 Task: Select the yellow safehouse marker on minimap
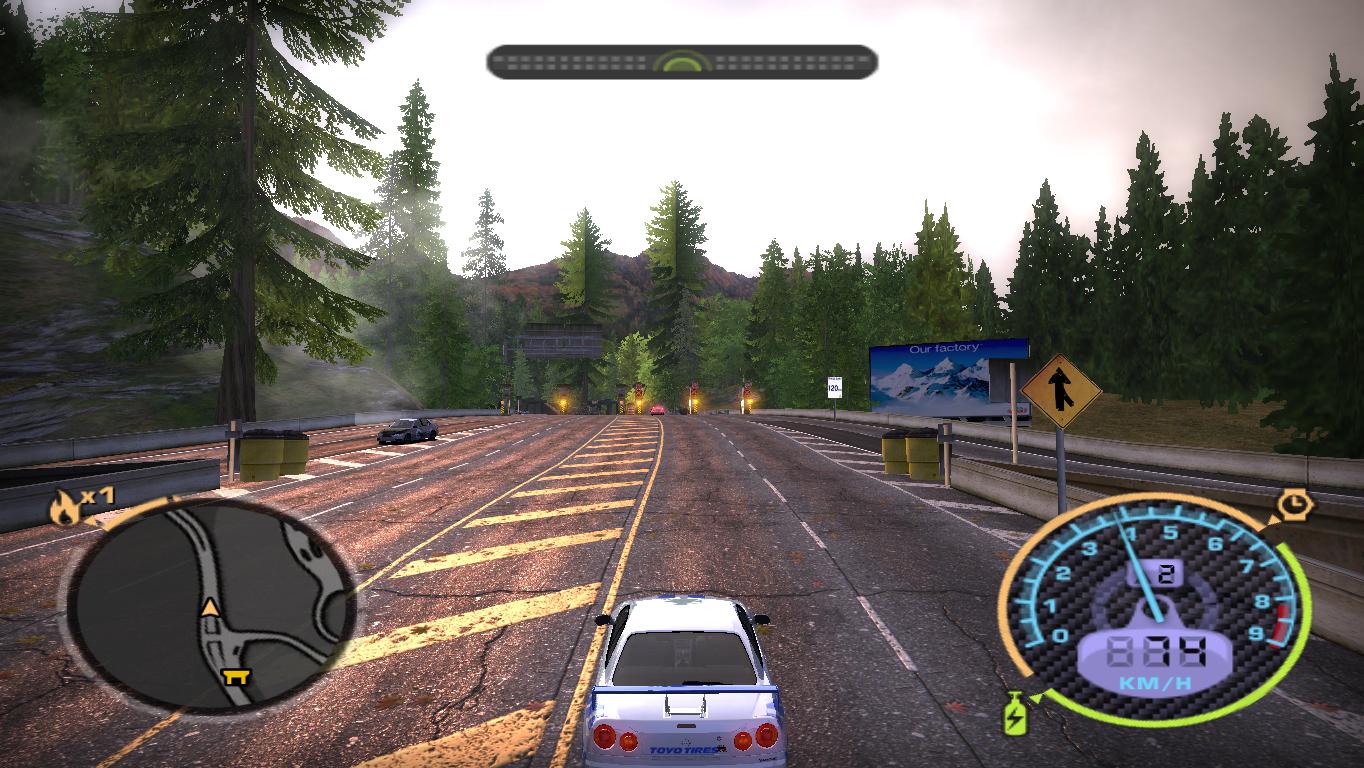click(x=238, y=676)
